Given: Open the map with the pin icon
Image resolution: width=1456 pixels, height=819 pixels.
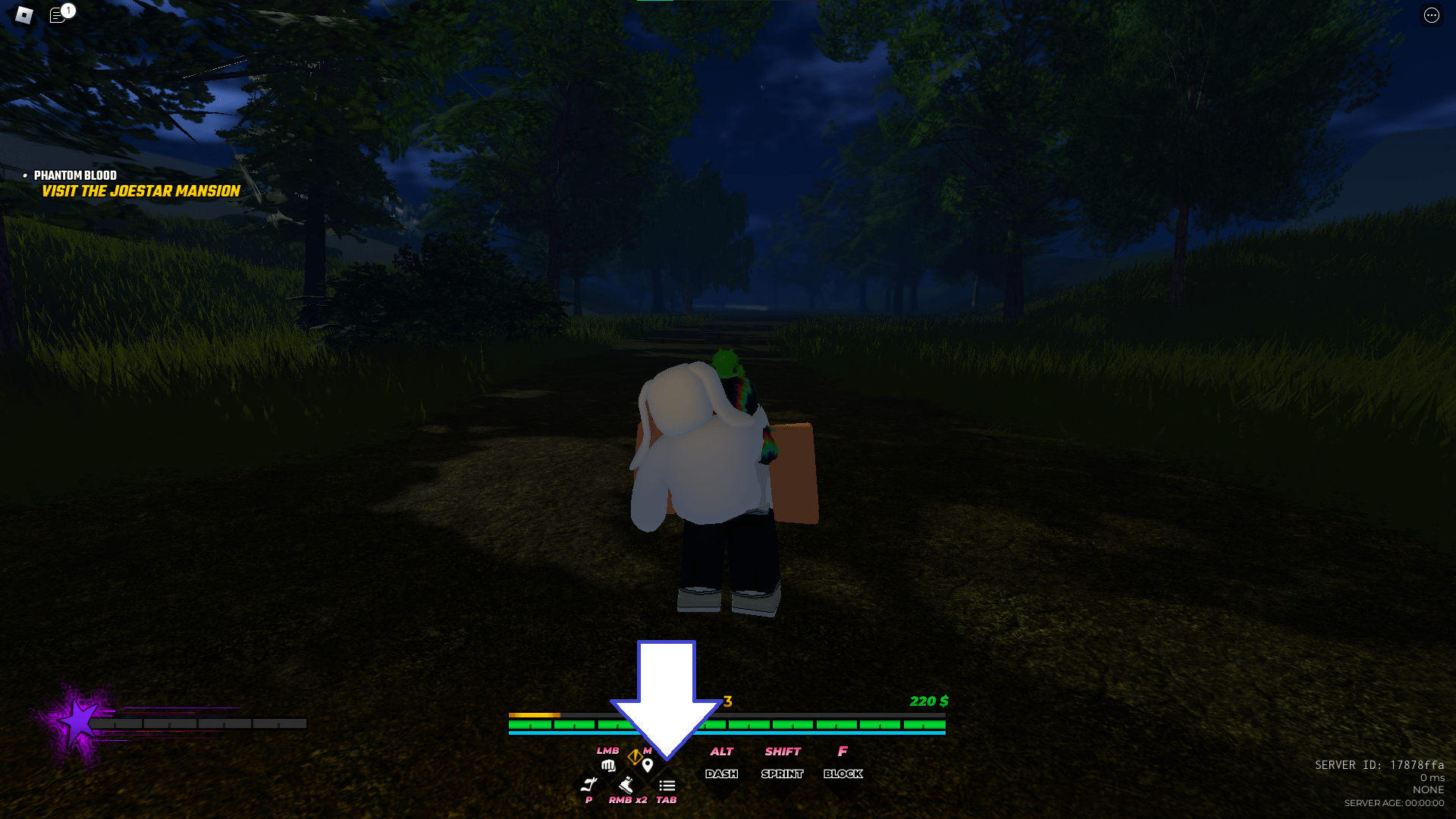Looking at the screenshot, I should click(648, 765).
